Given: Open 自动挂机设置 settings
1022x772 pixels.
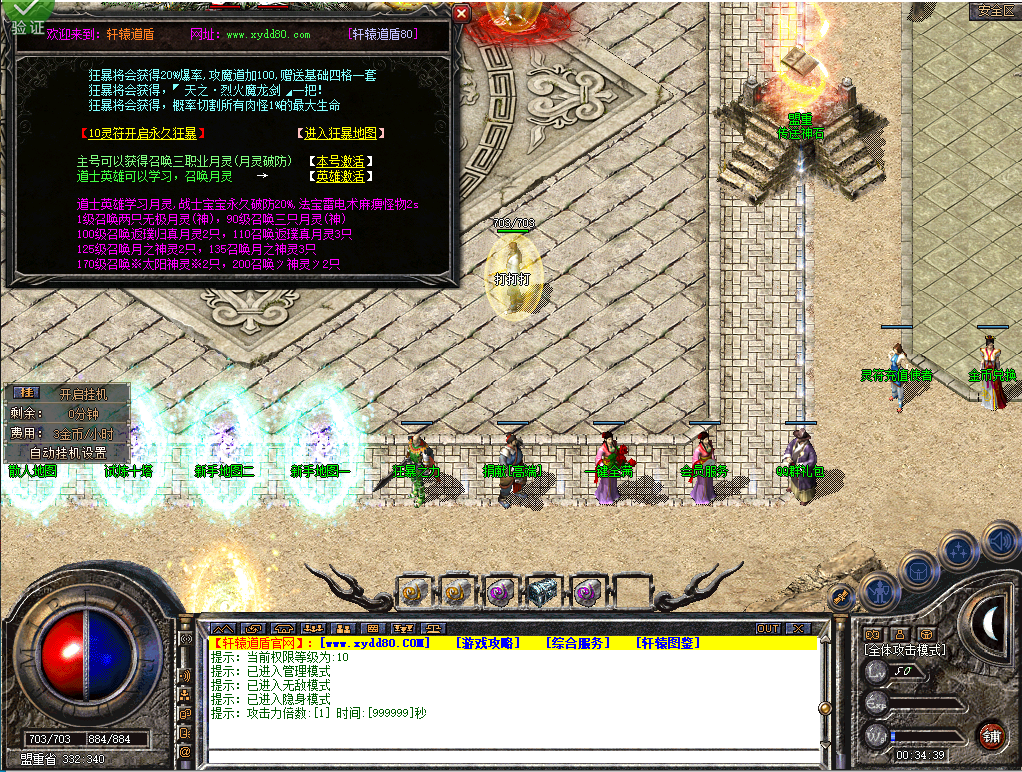Looking at the screenshot, I should point(70,452).
